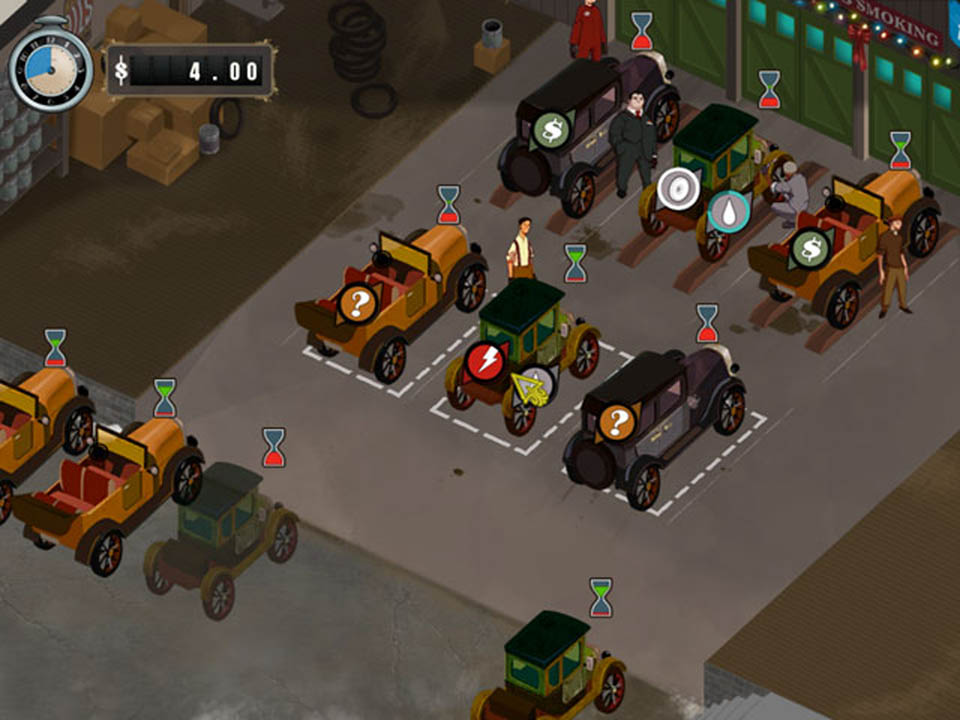Collect payment from the black sedan's dollar icon

tap(550, 130)
